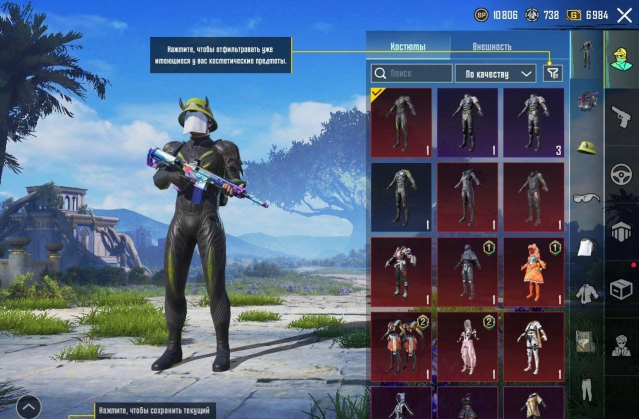Open the sunglasses eyewear category
Screen dimensions: 639x419
click(586, 197)
